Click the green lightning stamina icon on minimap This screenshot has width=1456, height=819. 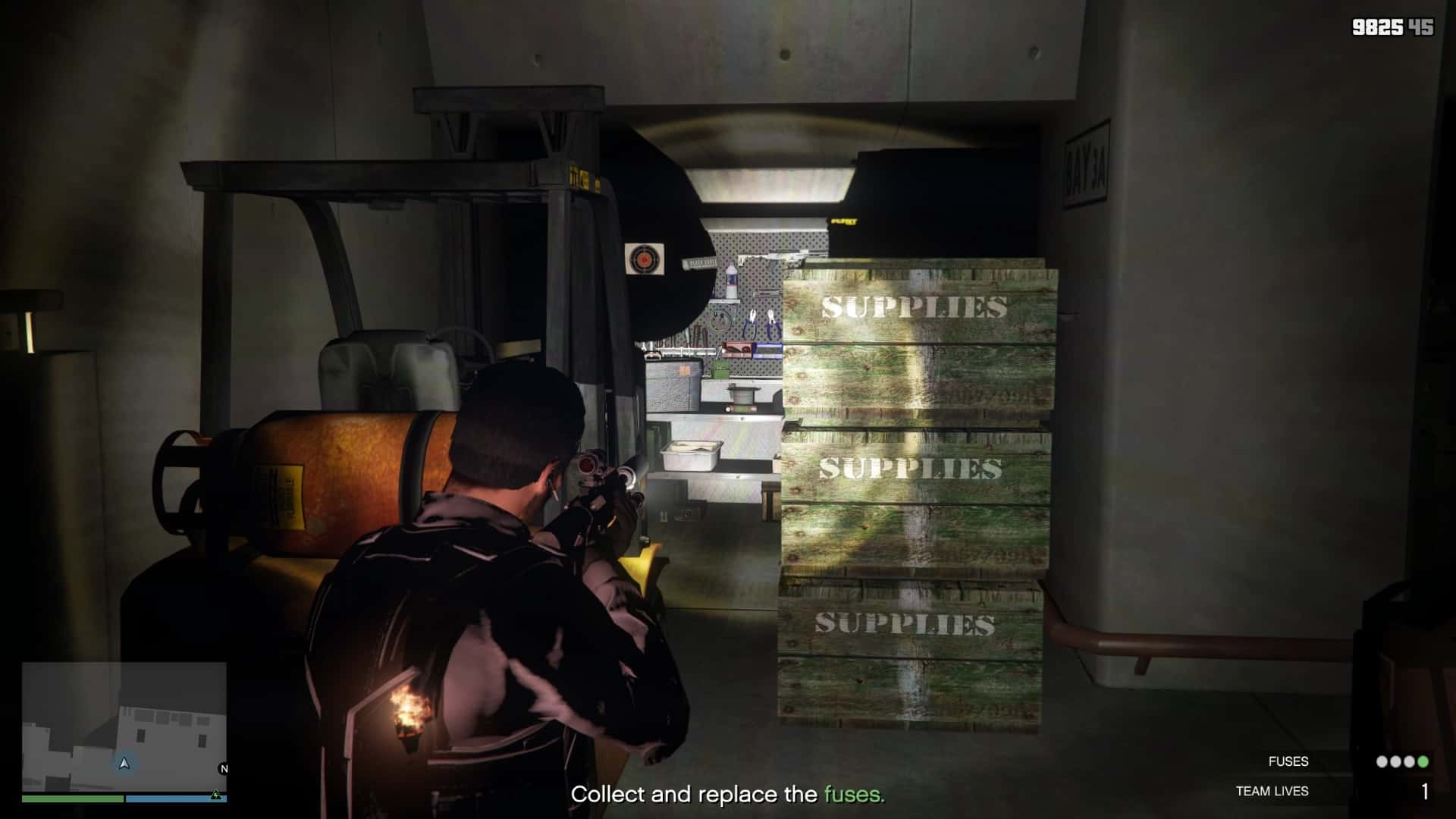coord(216,795)
